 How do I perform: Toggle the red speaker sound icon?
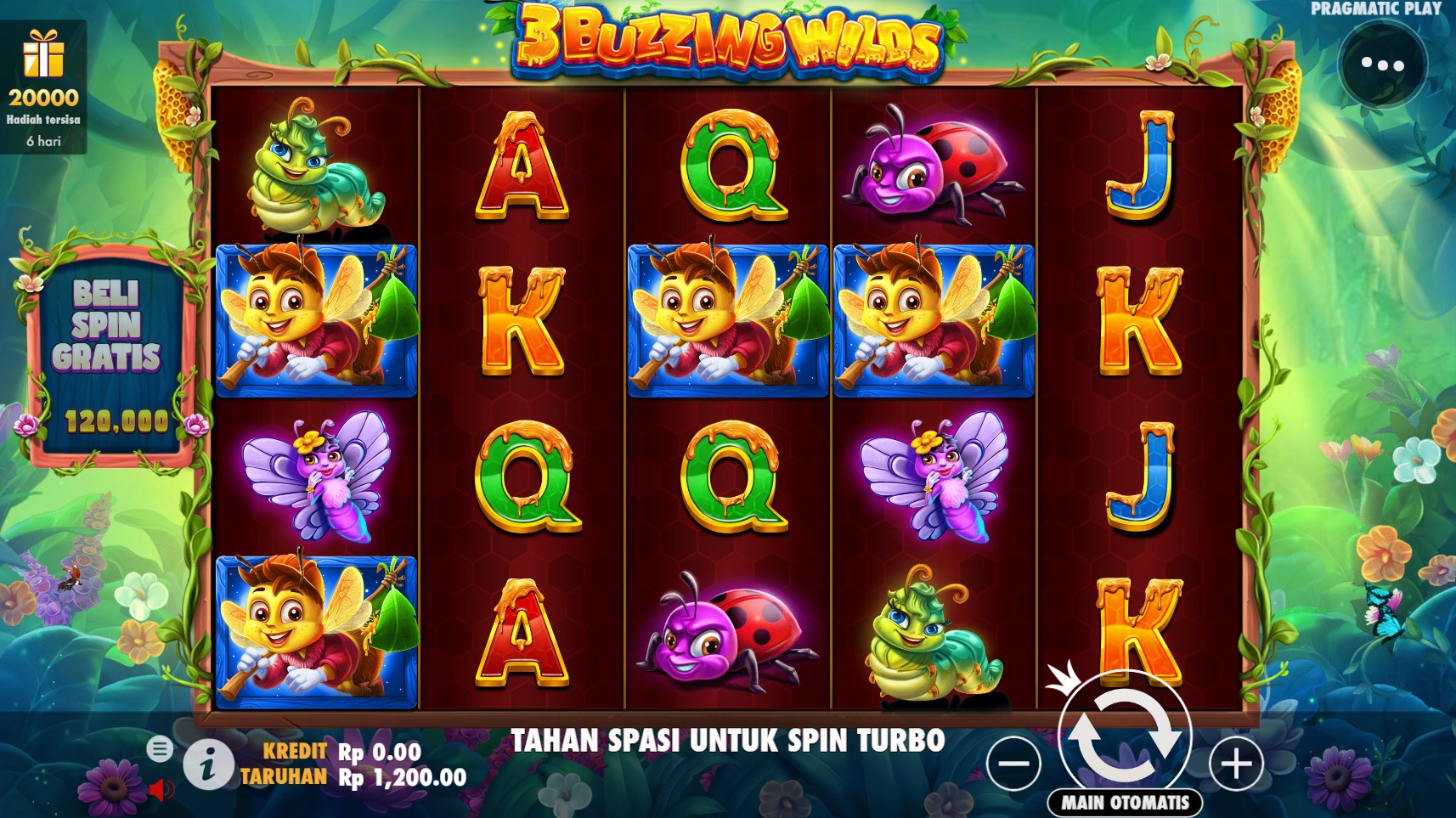tap(160, 790)
